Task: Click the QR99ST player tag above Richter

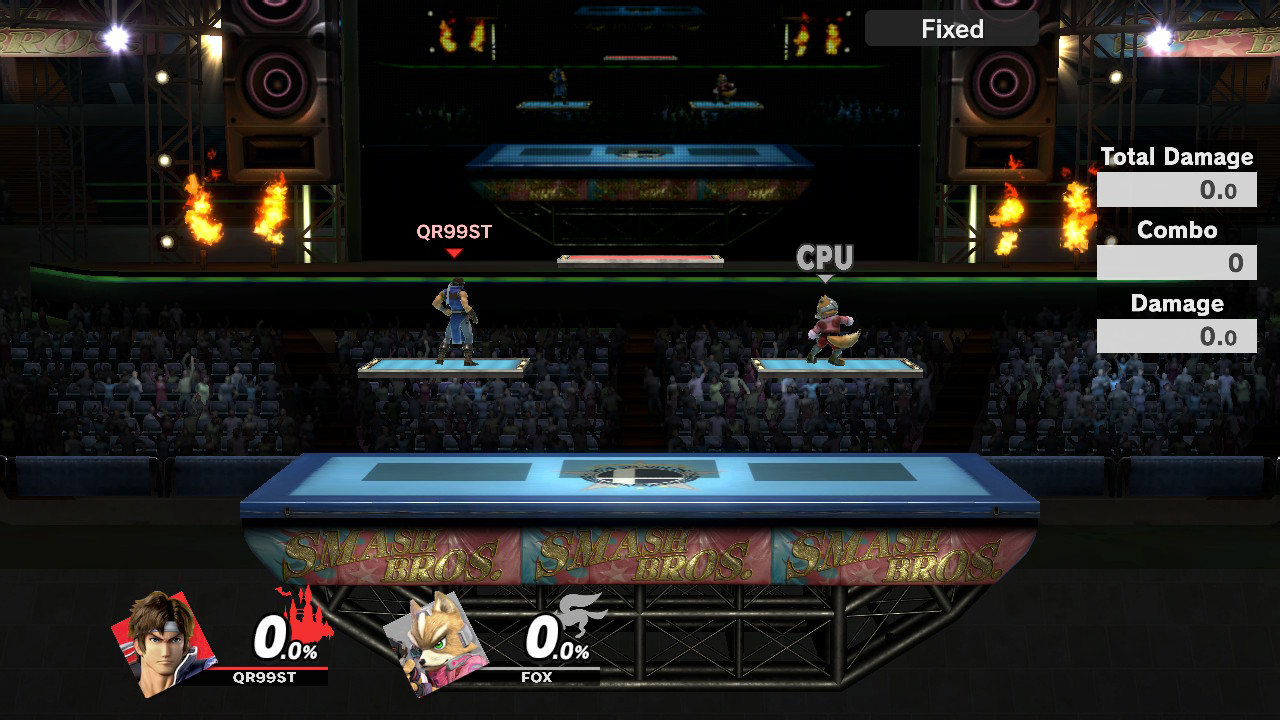Action: [x=454, y=232]
